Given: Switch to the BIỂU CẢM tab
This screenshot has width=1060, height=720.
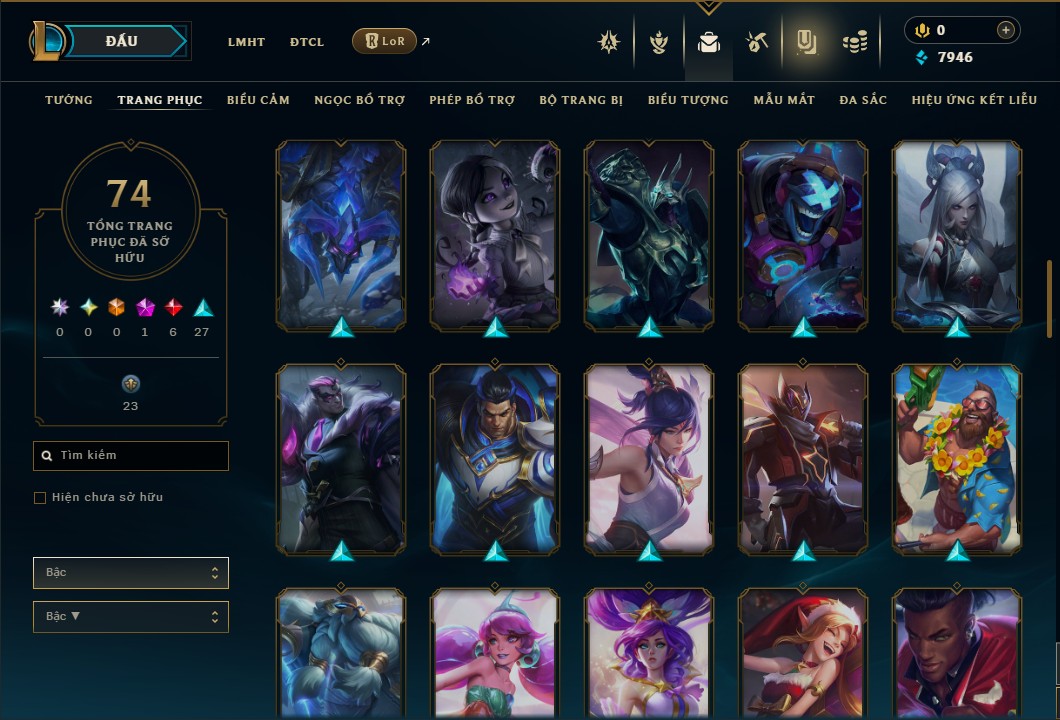Looking at the screenshot, I should 258,100.
